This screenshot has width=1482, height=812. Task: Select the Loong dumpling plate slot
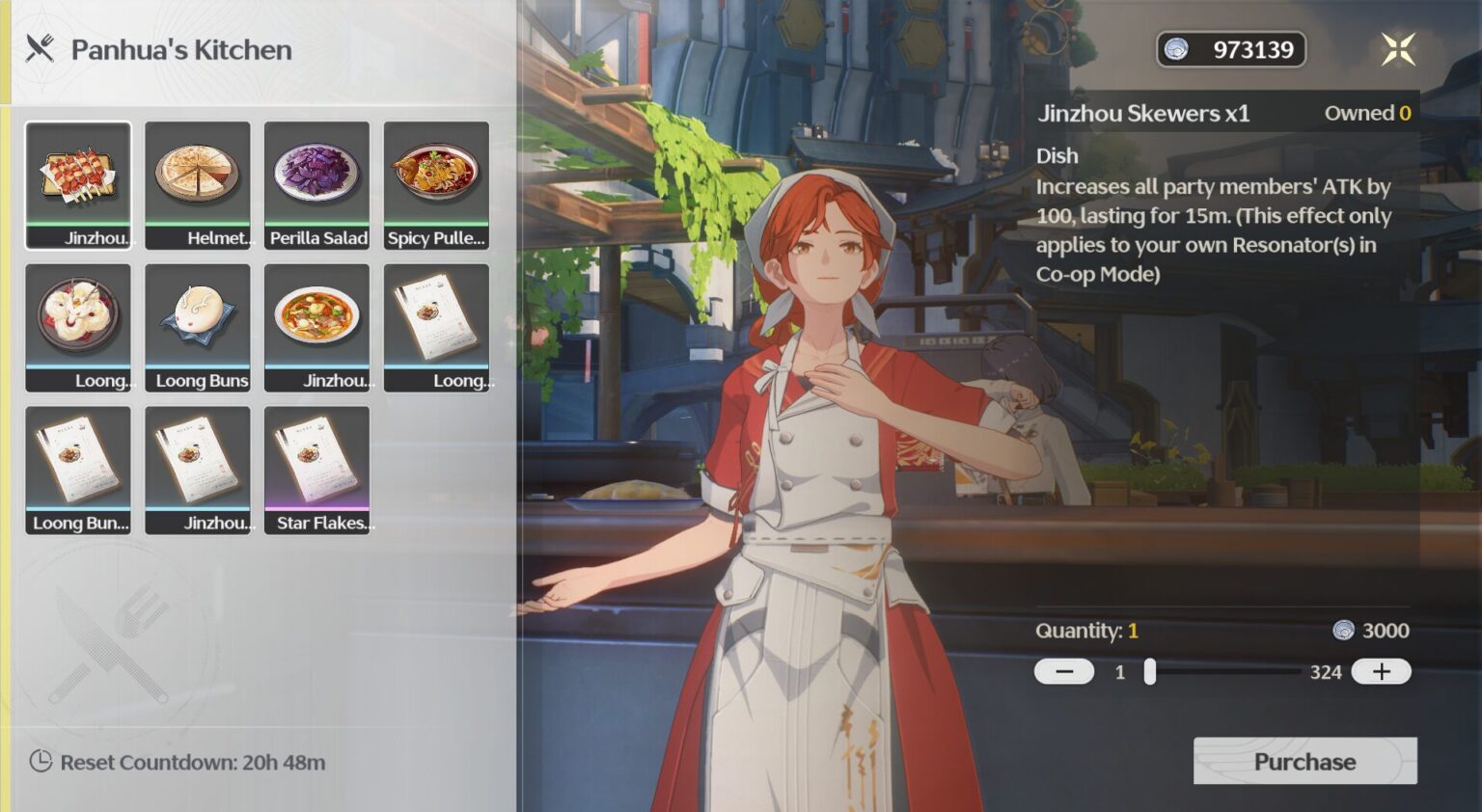point(78,327)
